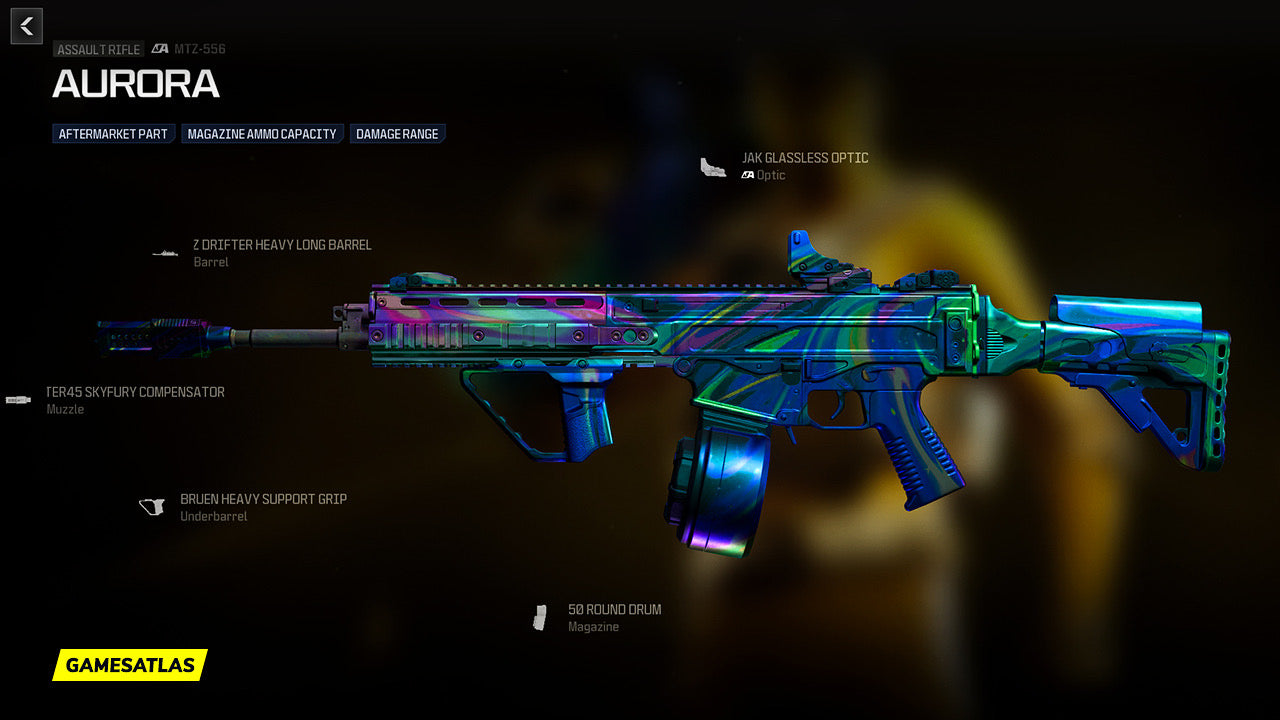Select the Aftermarket Part tag

(x=114, y=134)
